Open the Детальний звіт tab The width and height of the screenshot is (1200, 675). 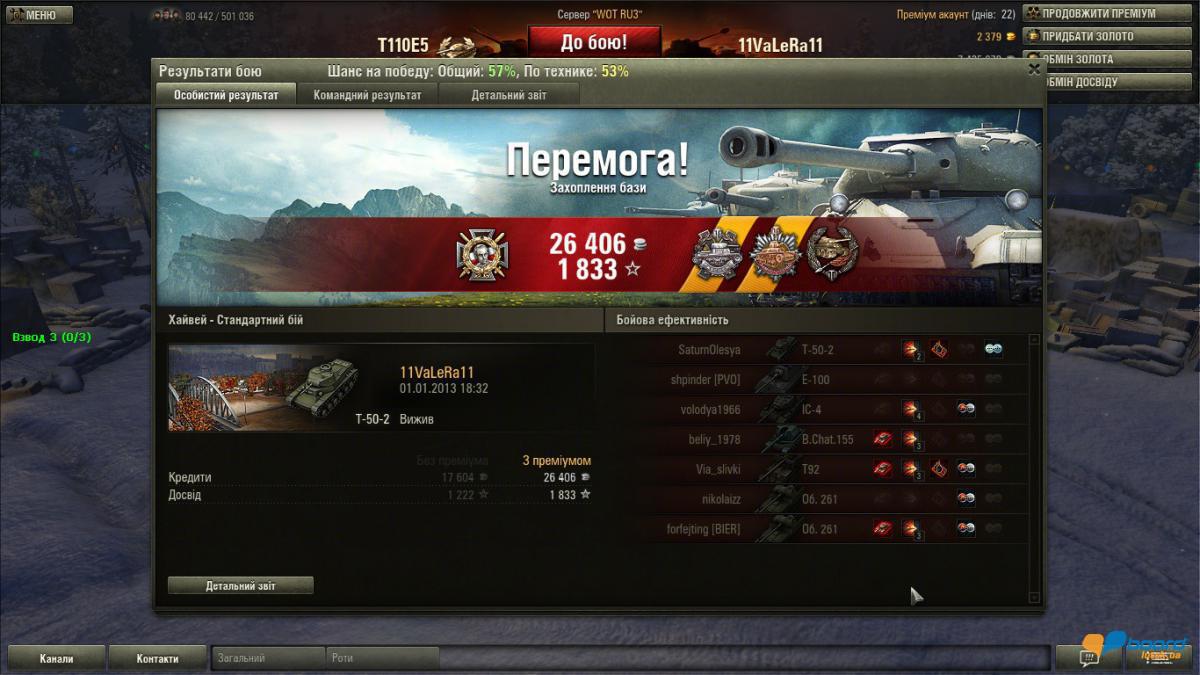(x=508, y=95)
